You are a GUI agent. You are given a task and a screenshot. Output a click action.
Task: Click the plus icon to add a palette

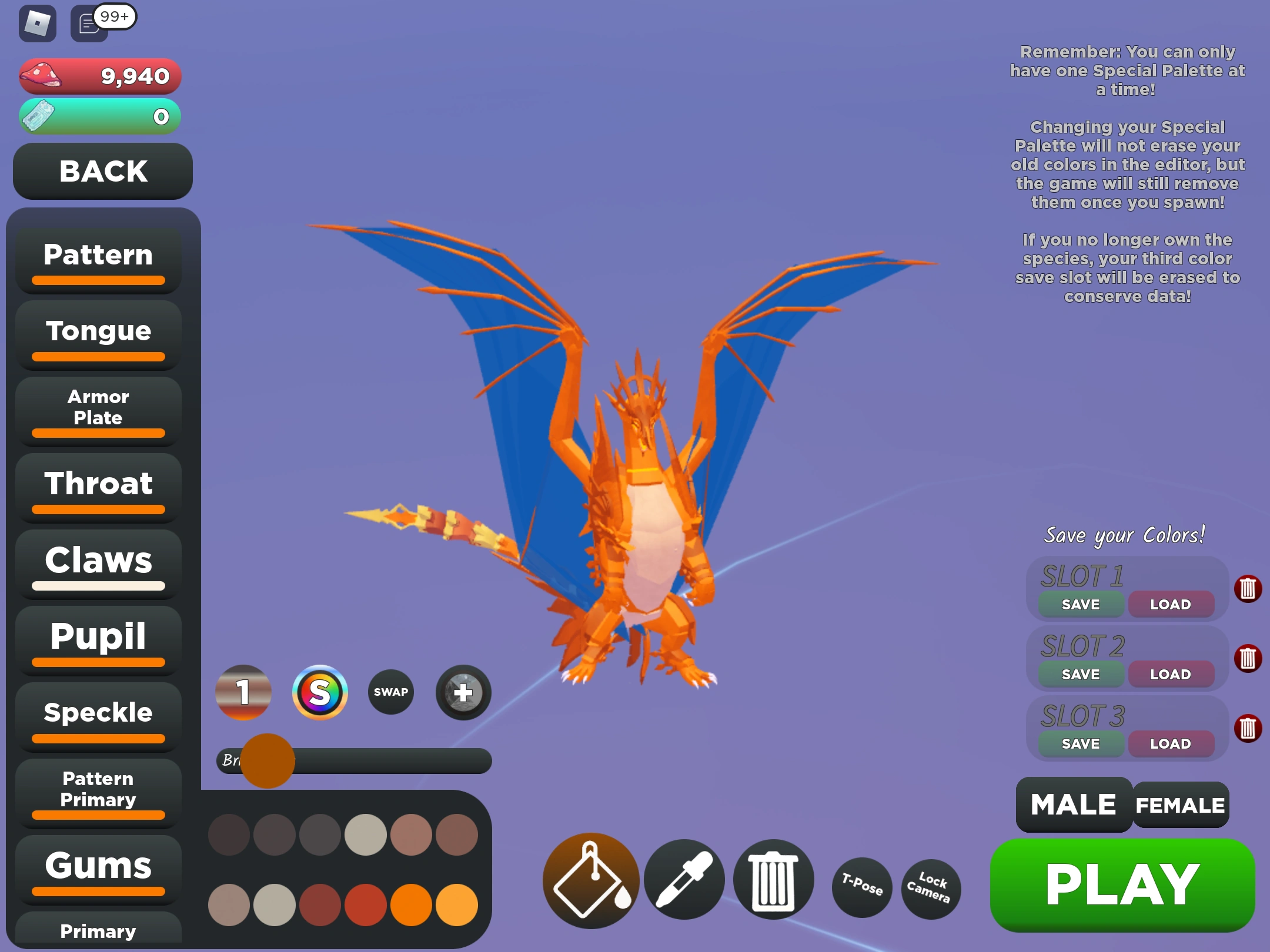click(x=463, y=692)
